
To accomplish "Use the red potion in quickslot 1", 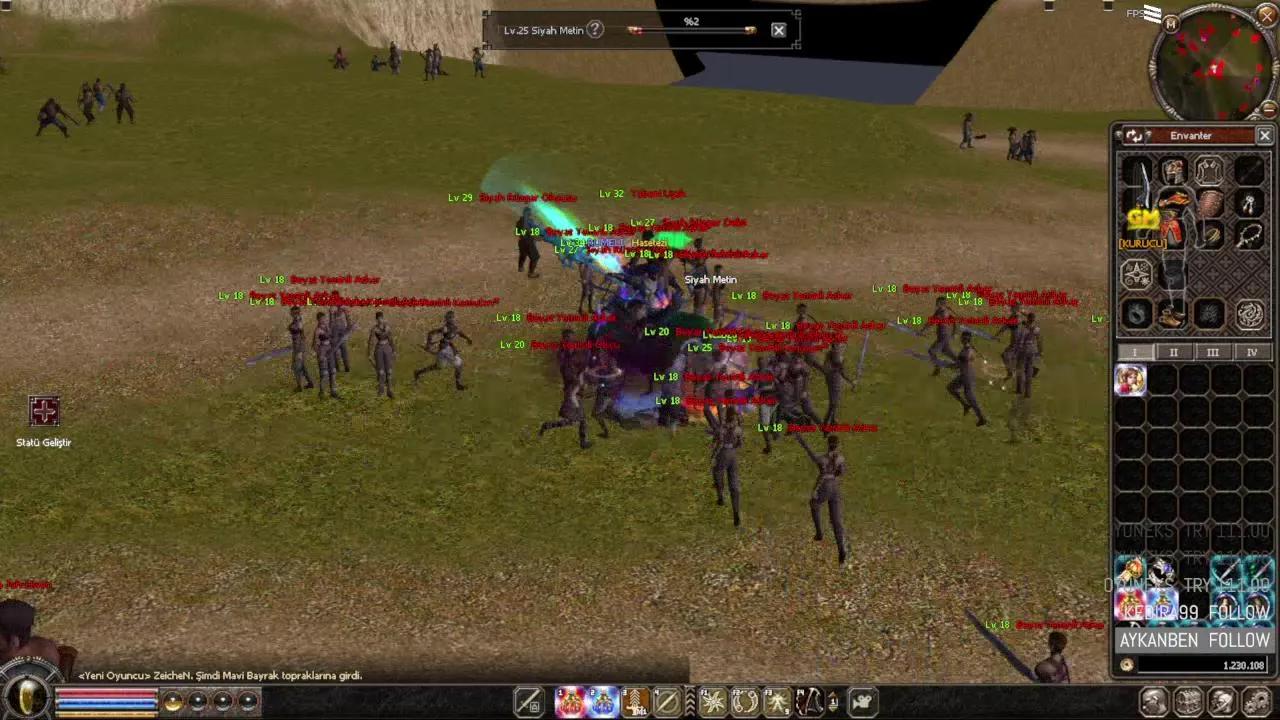I will pyautogui.click(x=571, y=702).
